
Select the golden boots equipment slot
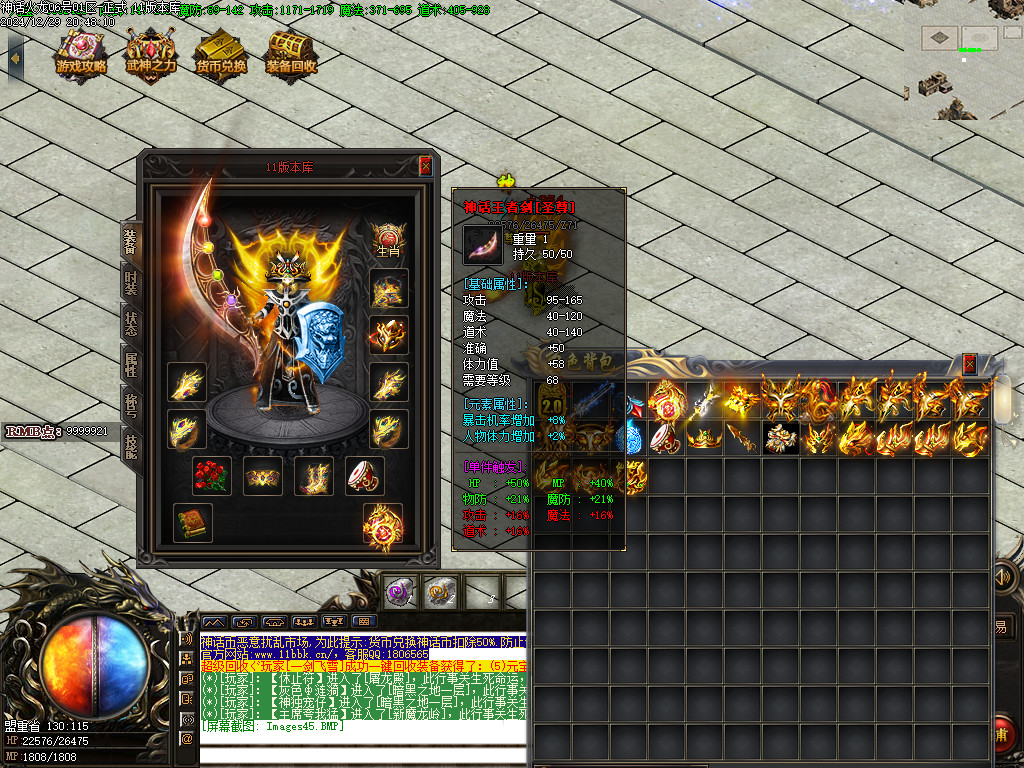(314, 476)
